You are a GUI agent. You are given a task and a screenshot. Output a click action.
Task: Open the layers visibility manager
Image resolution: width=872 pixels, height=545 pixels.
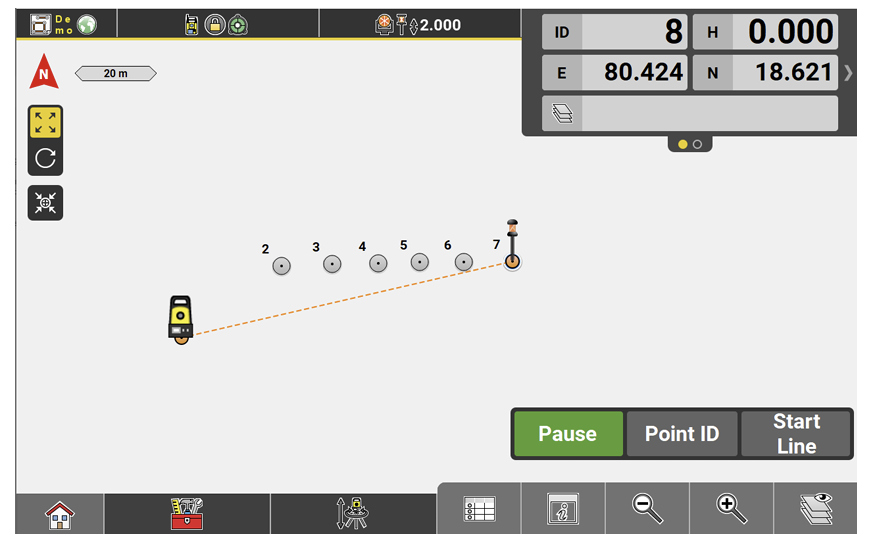tap(815, 510)
